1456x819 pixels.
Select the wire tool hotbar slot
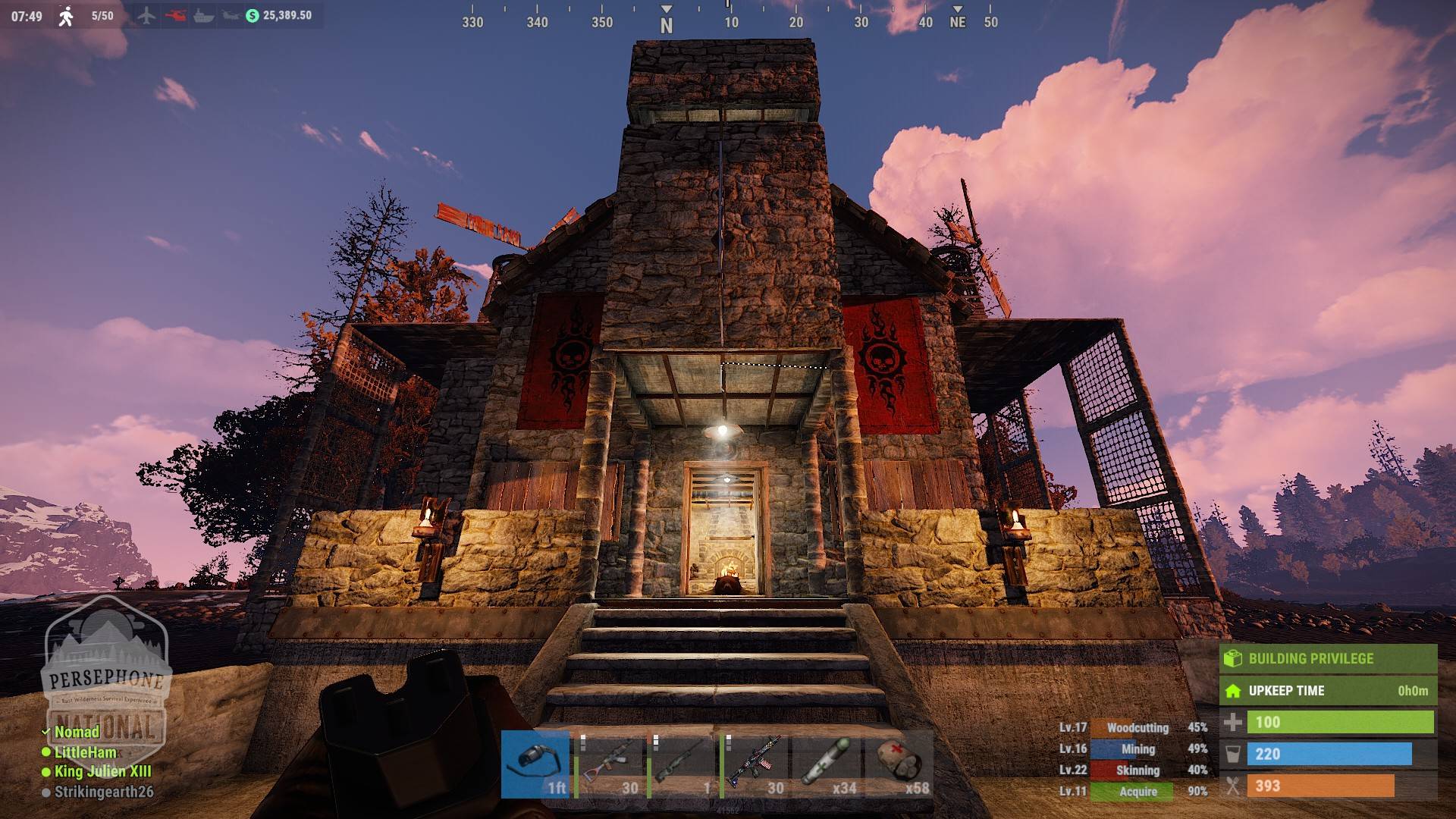point(535,764)
